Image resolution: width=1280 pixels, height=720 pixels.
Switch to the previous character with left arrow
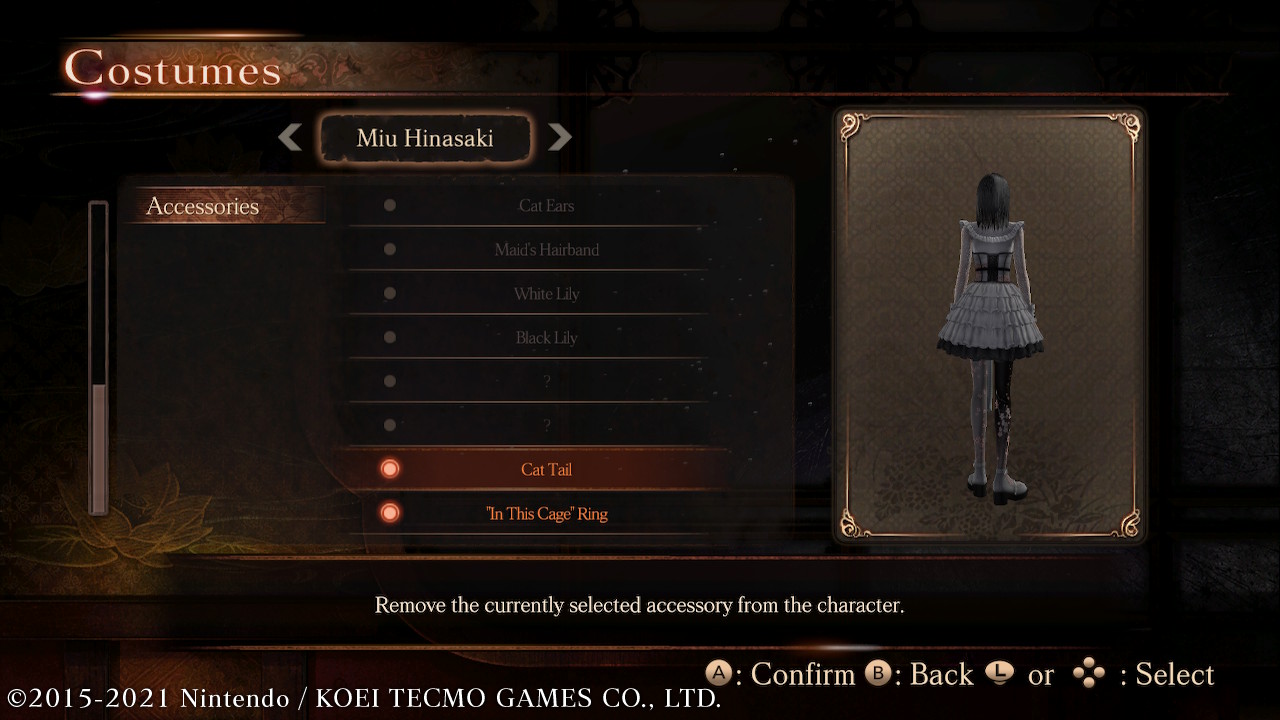(x=290, y=137)
